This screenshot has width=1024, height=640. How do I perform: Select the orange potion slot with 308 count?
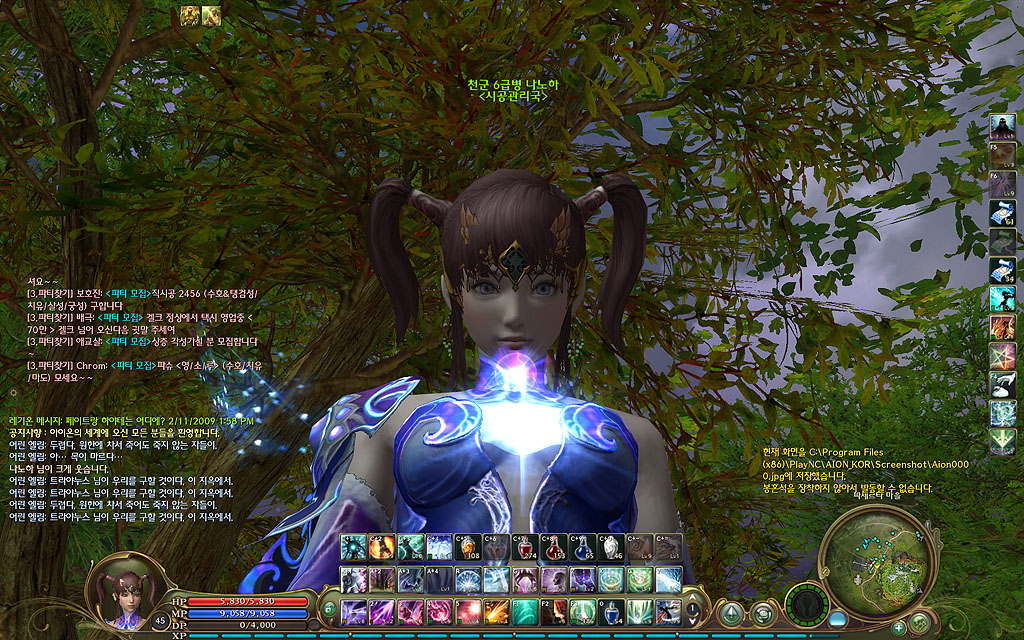[468, 547]
